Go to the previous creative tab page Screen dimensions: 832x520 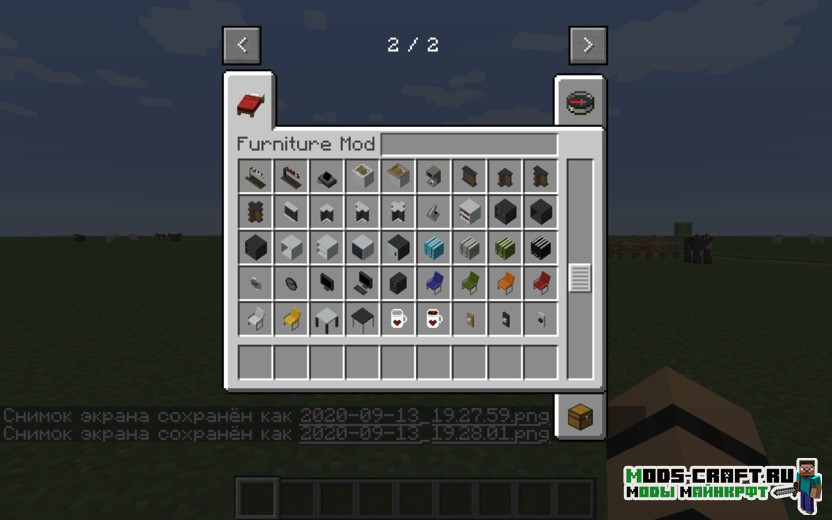pyautogui.click(x=242, y=45)
